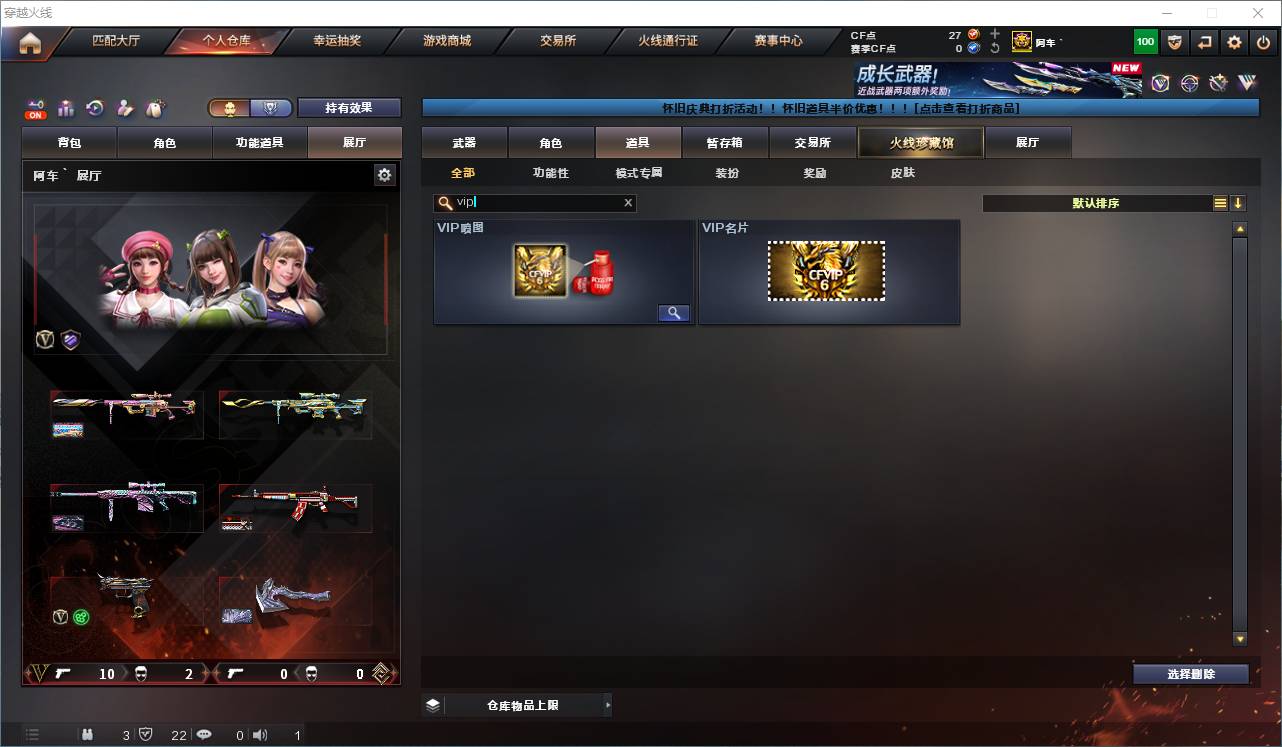Open the 幸运抽奖 menu item
1282x747 pixels.
click(x=337, y=41)
